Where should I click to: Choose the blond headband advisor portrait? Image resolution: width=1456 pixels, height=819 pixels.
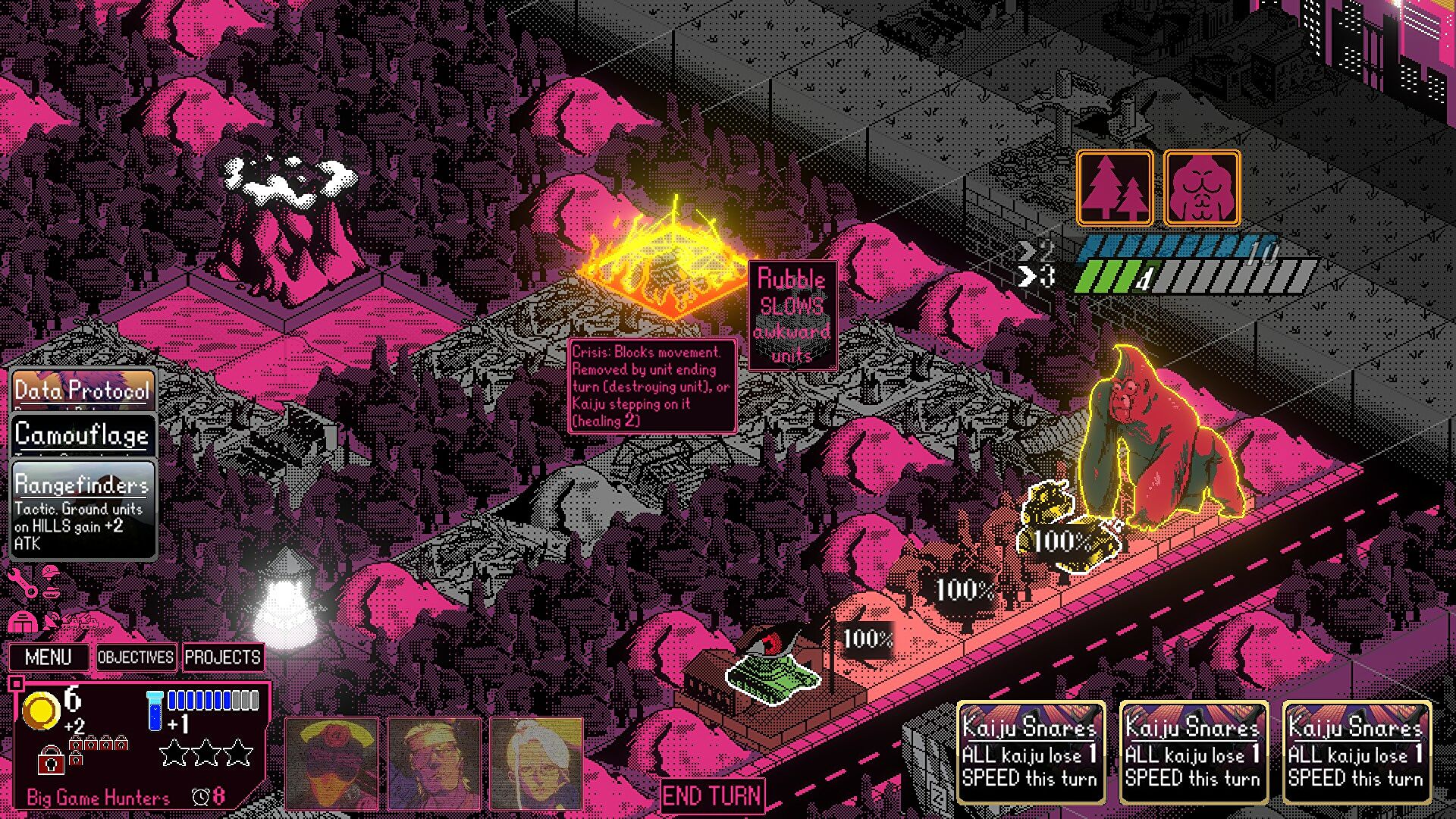[434, 763]
